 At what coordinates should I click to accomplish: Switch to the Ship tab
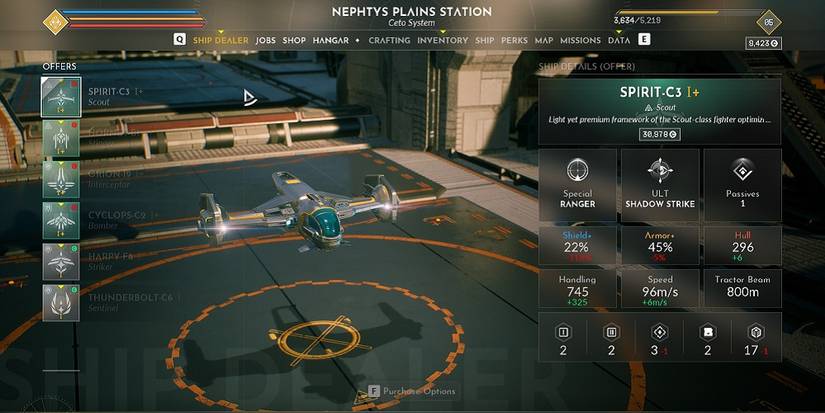(x=485, y=40)
